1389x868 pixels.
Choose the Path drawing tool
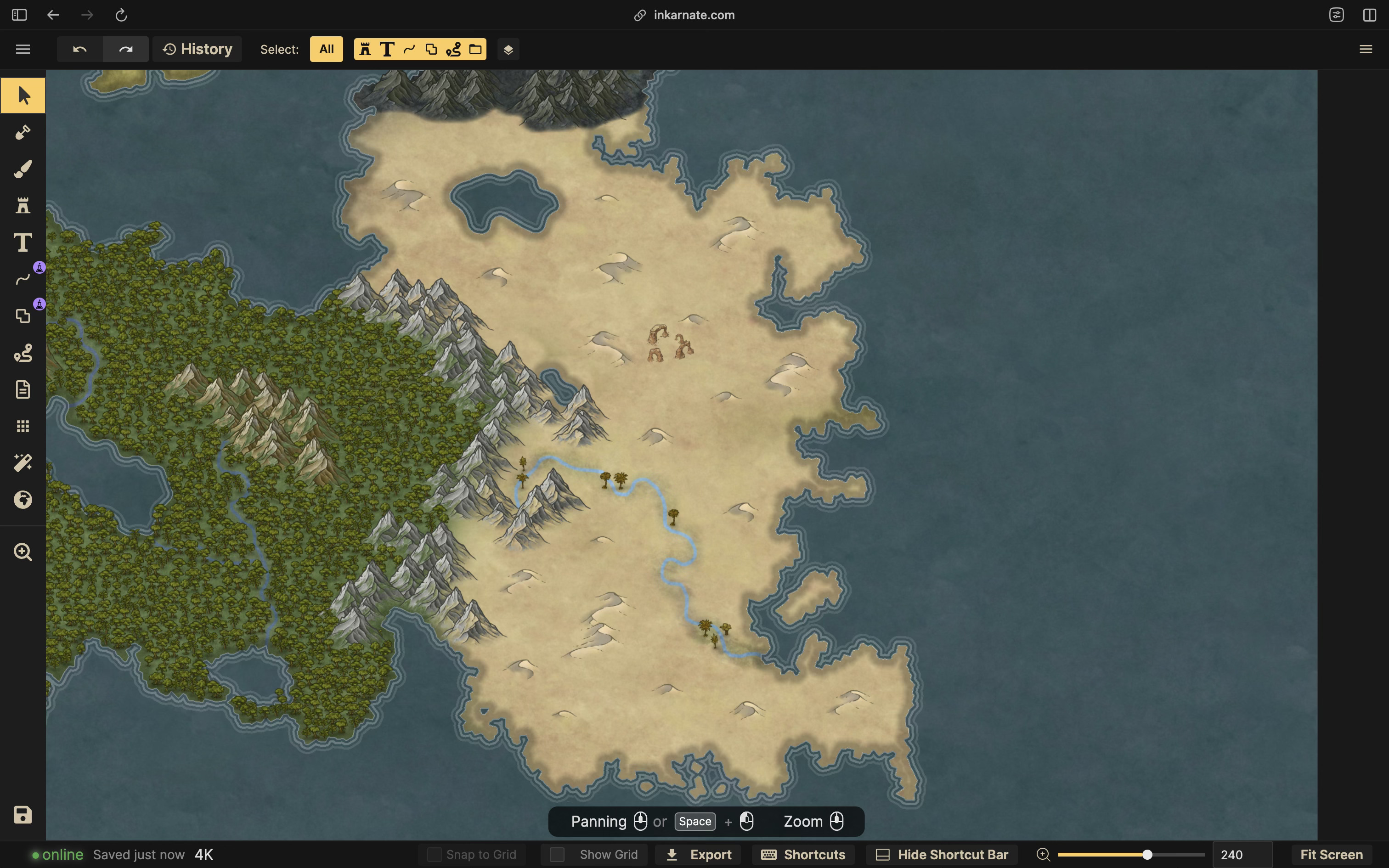[x=23, y=279]
